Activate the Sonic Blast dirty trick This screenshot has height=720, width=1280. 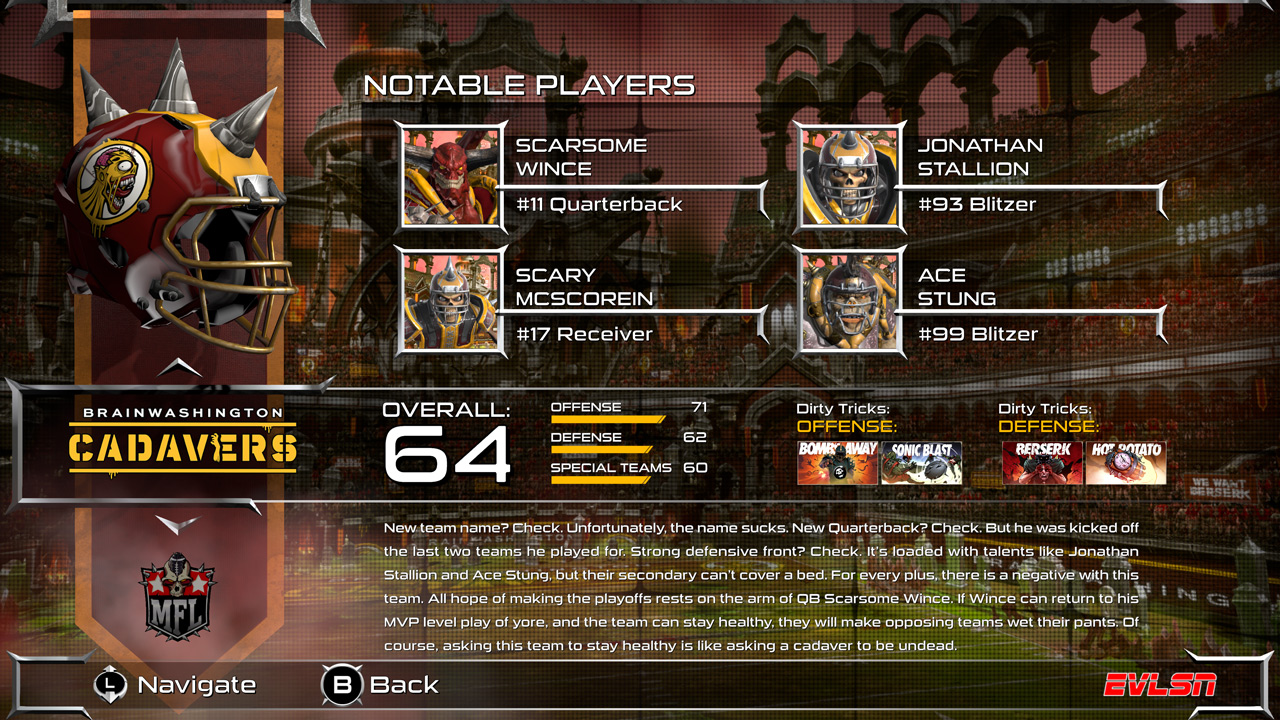920,464
